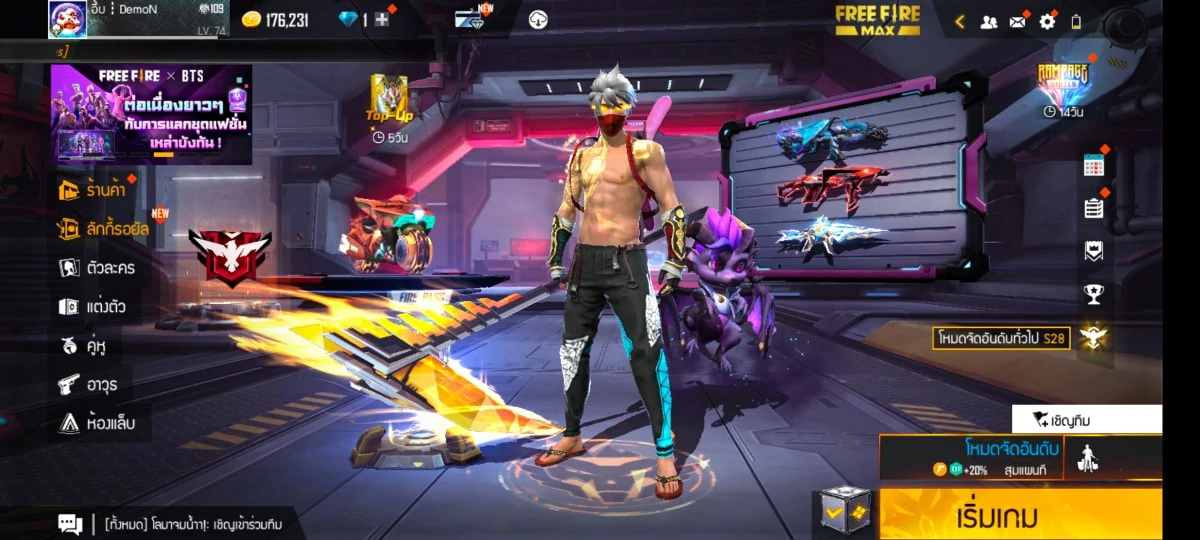Start the match with the เริ่มเกม button

(1020, 516)
